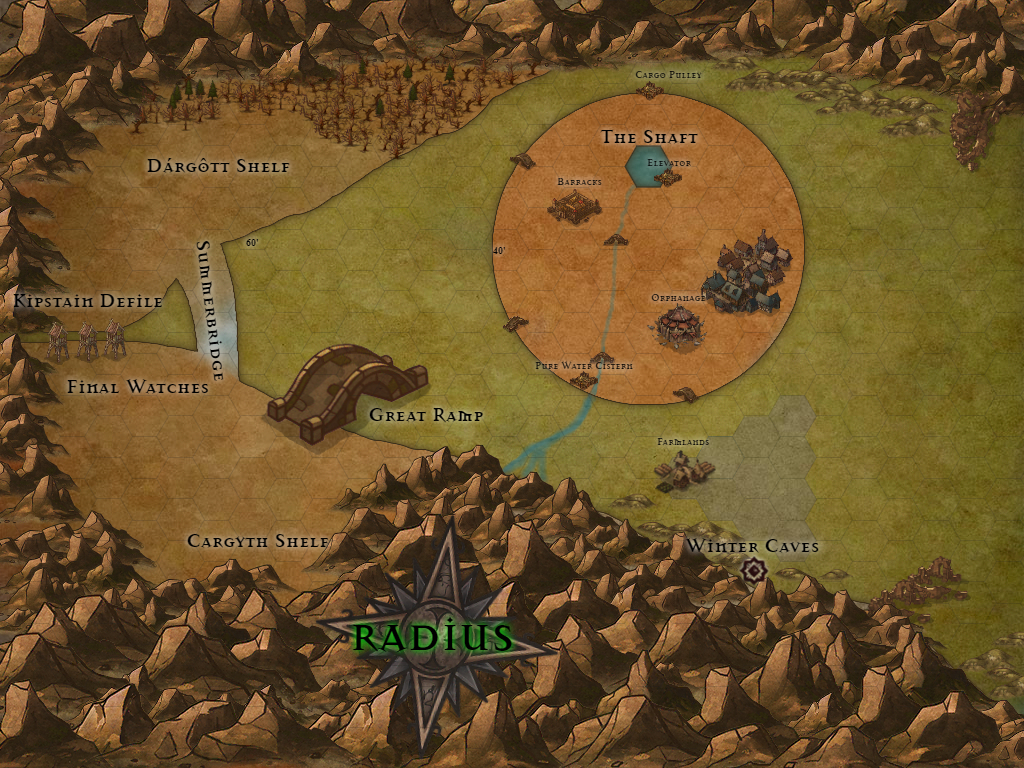The width and height of the screenshot is (1024, 768).
Task: Choose the Barracks building on the map
Action: click(574, 206)
